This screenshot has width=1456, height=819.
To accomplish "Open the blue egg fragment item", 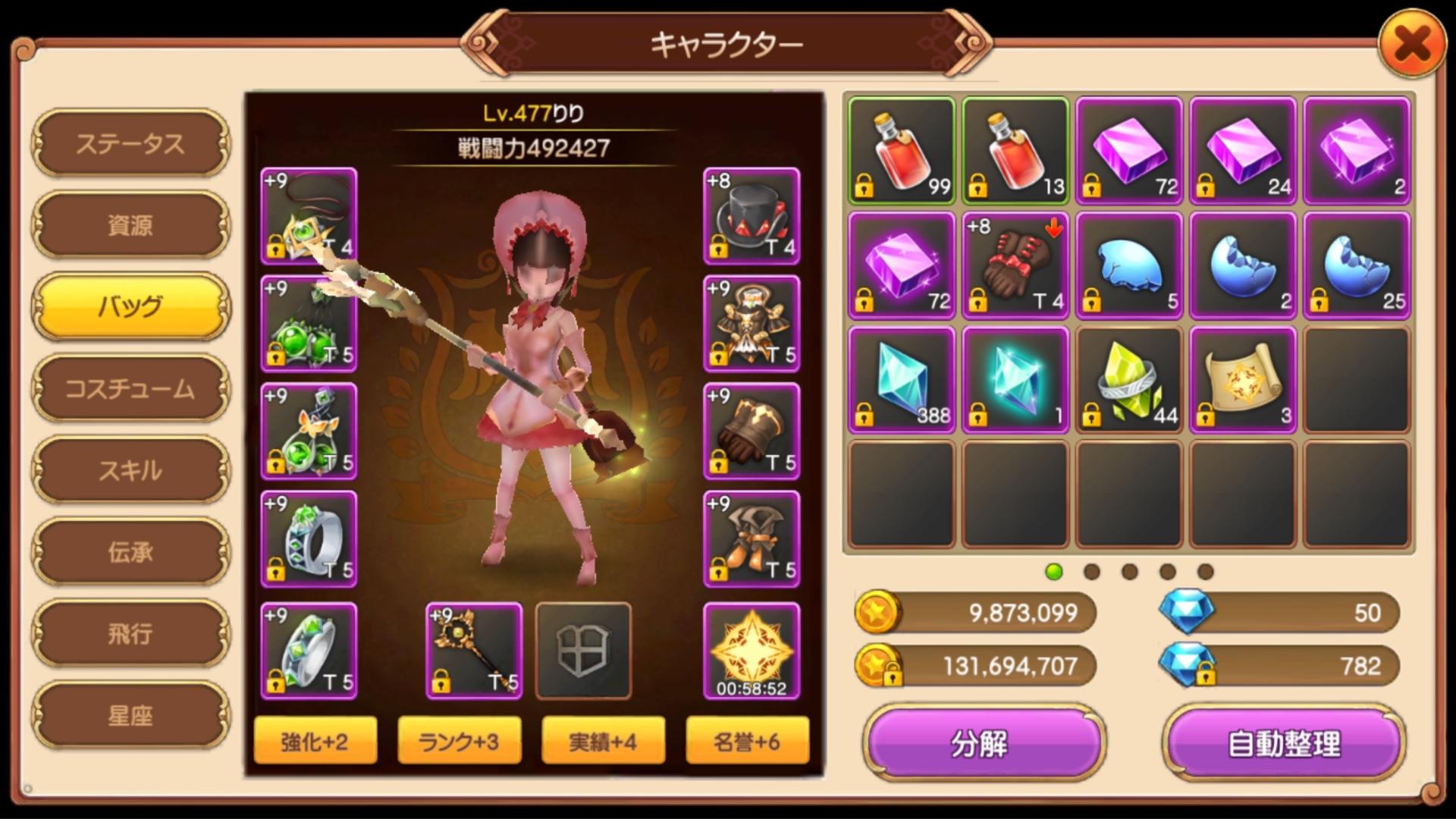I will [x=1128, y=265].
